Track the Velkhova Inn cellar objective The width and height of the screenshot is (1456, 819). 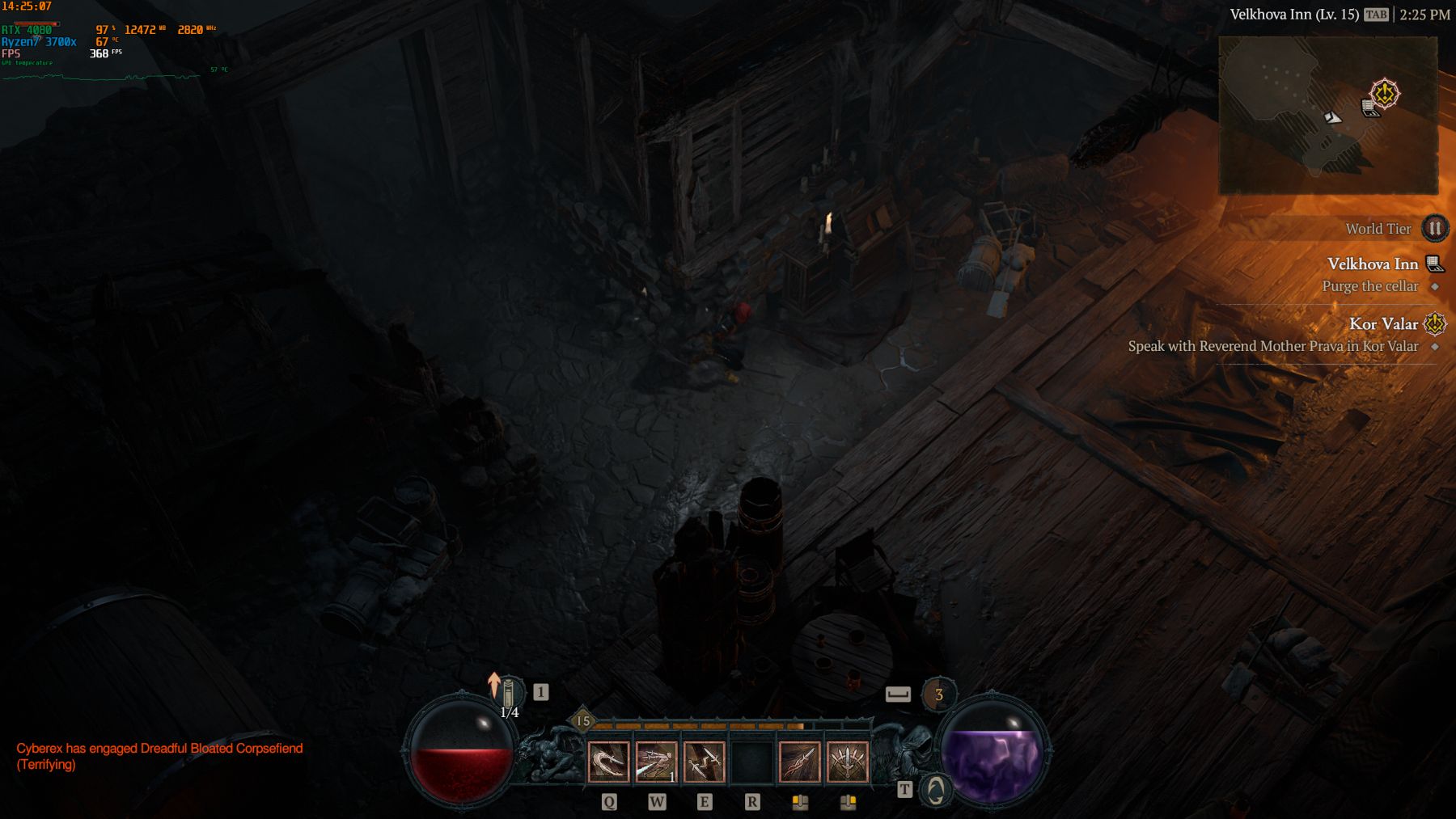(x=1372, y=286)
